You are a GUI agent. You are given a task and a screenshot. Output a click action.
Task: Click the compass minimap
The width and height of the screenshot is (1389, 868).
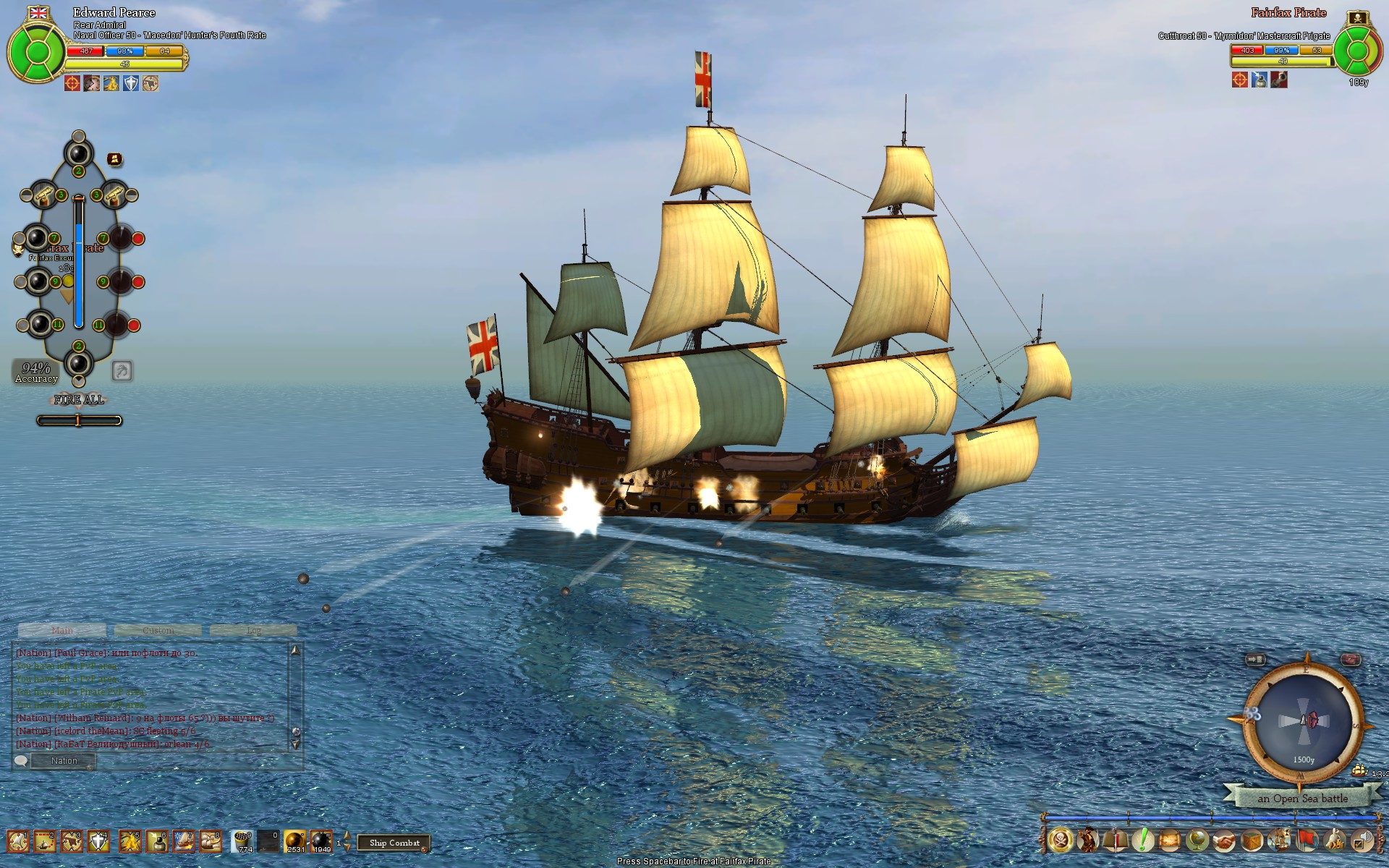[1304, 721]
